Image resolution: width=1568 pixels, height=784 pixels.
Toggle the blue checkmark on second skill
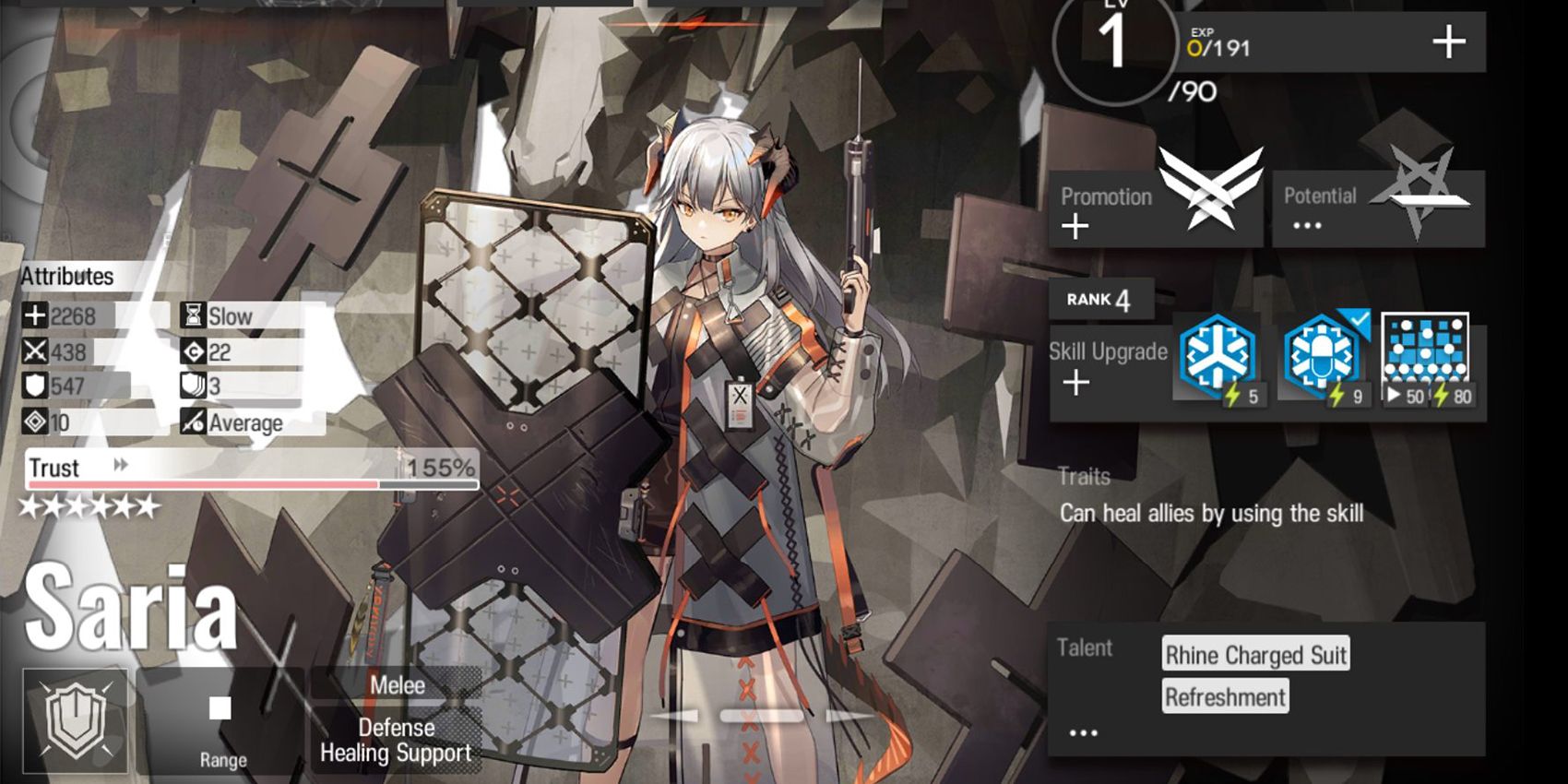pyautogui.click(x=1359, y=321)
